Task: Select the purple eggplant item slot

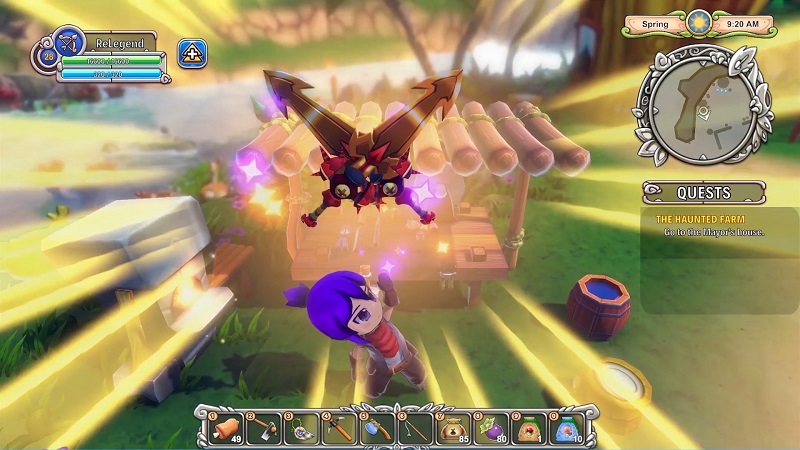Action: click(490, 426)
